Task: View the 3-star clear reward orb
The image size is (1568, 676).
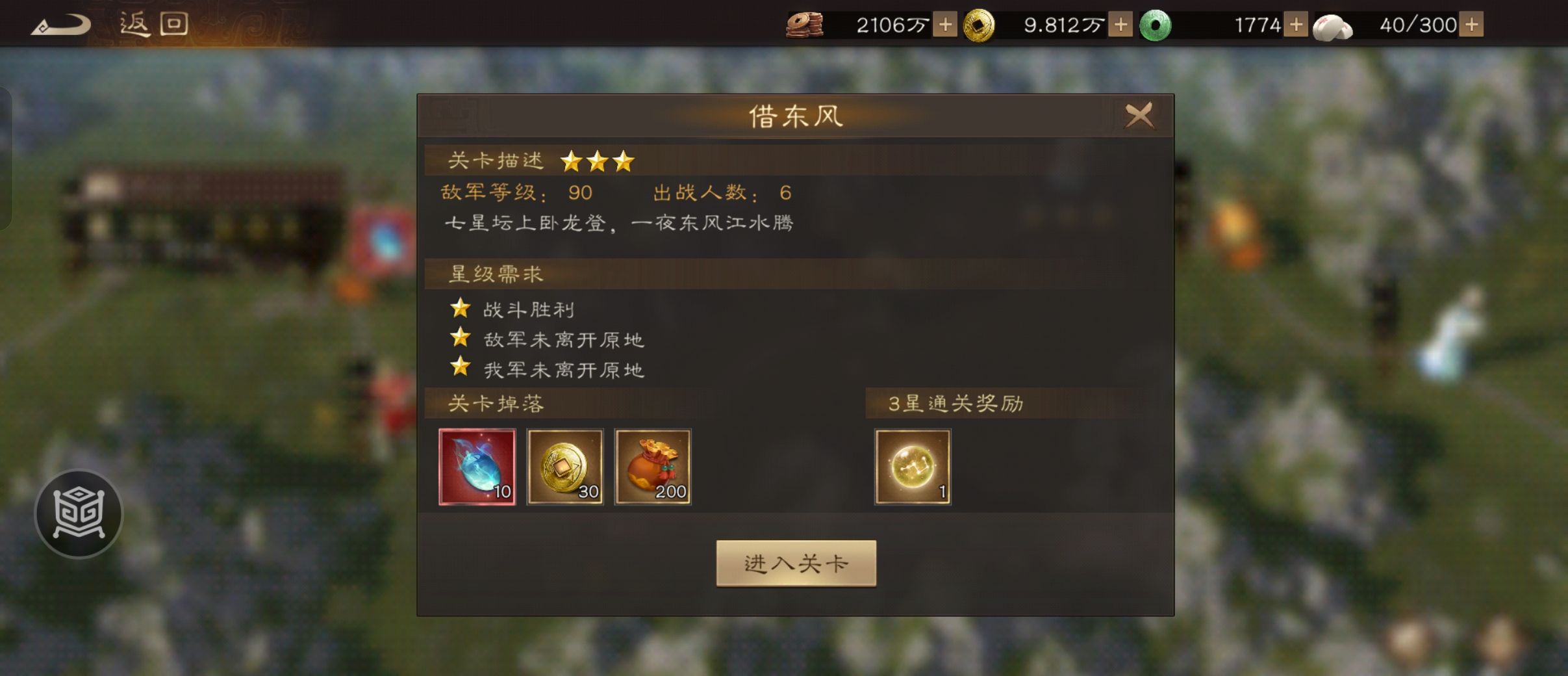Action: click(x=912, y=467)
